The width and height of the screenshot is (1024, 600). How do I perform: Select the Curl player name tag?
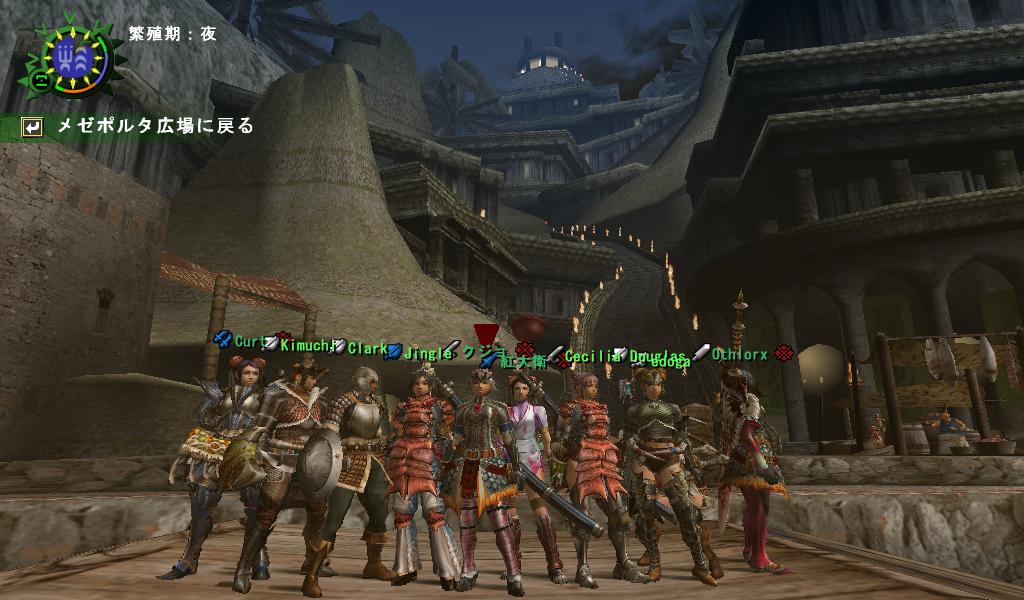click(x=247, y=342)
